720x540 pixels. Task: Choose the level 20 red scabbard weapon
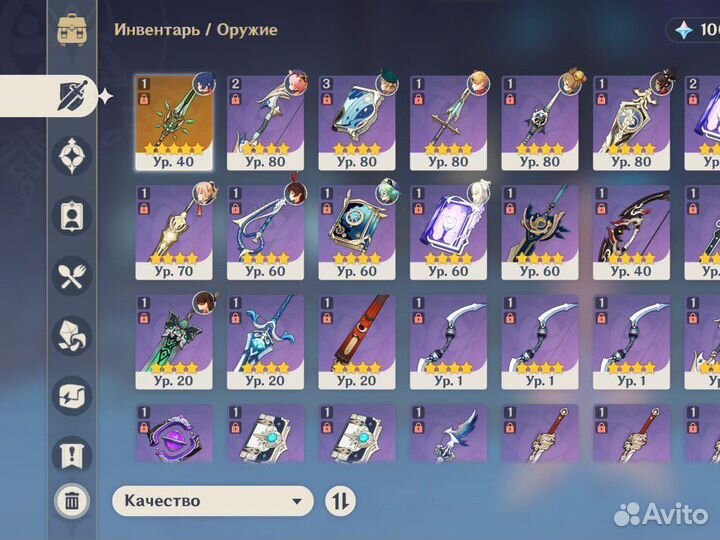click(x=357, y=339)
